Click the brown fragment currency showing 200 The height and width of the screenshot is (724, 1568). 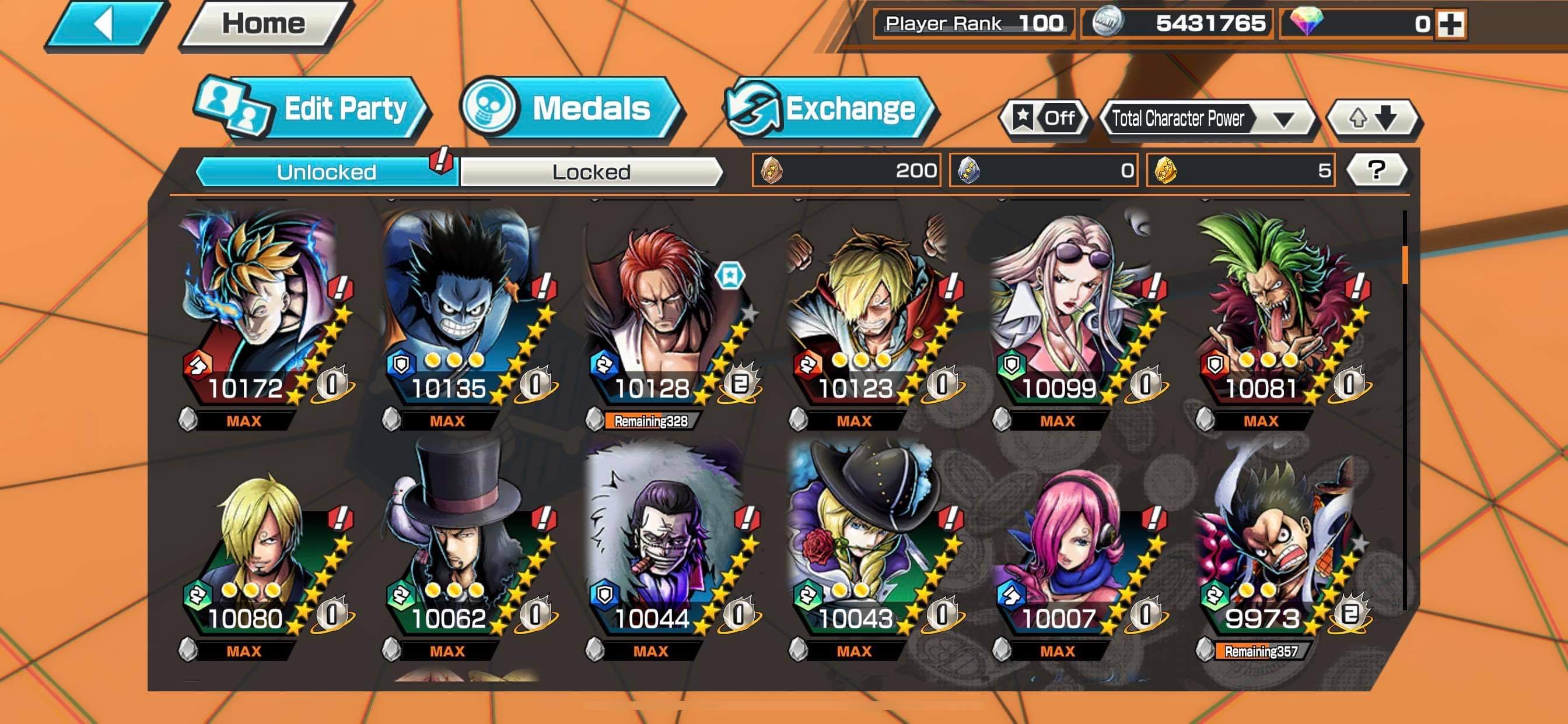coord(771,172)
